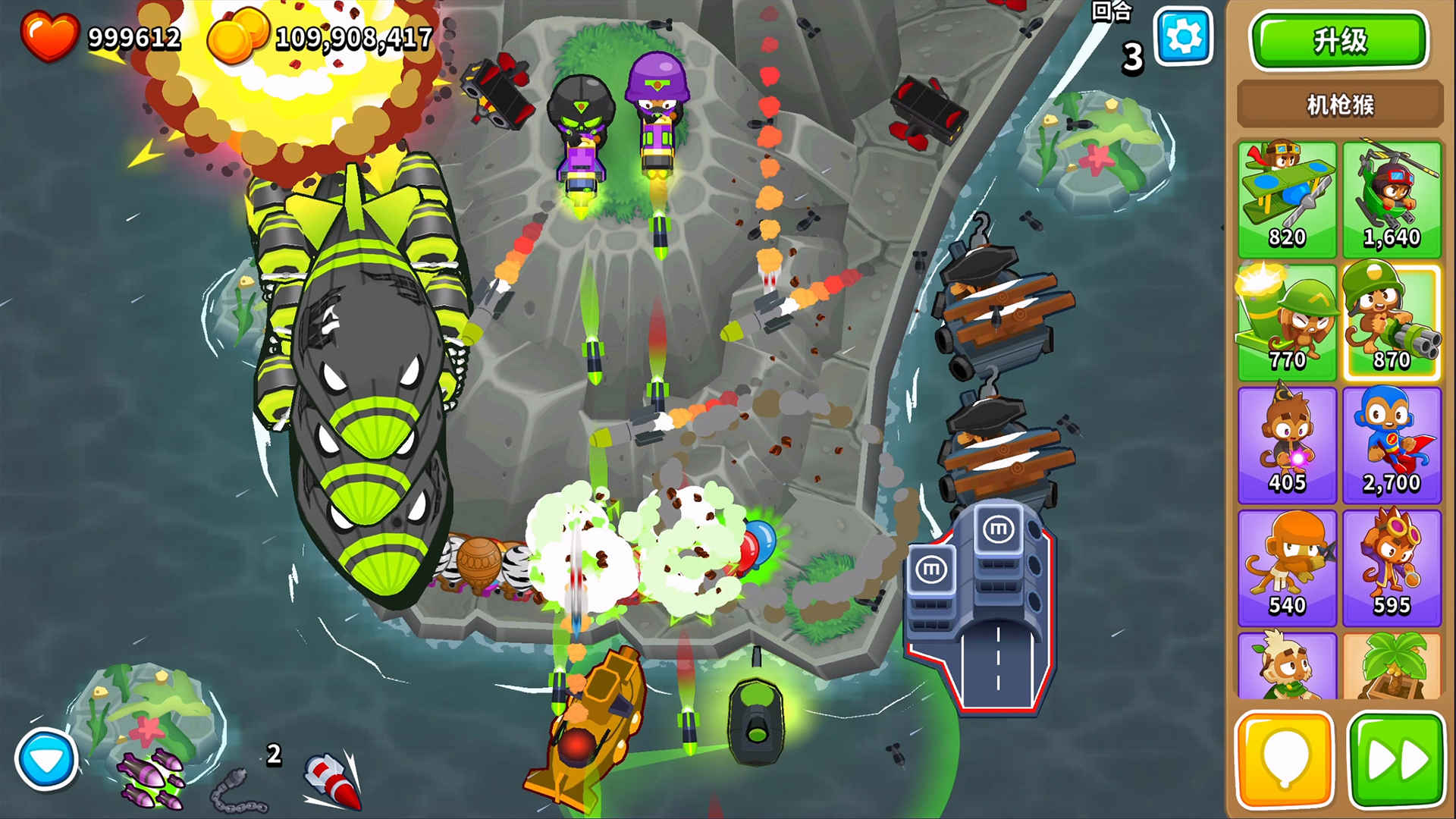Pick the Mortar Monkey tower costing 770
Image resolution: width=1456 pixels, height=819 pixels.
(1287, 322)
